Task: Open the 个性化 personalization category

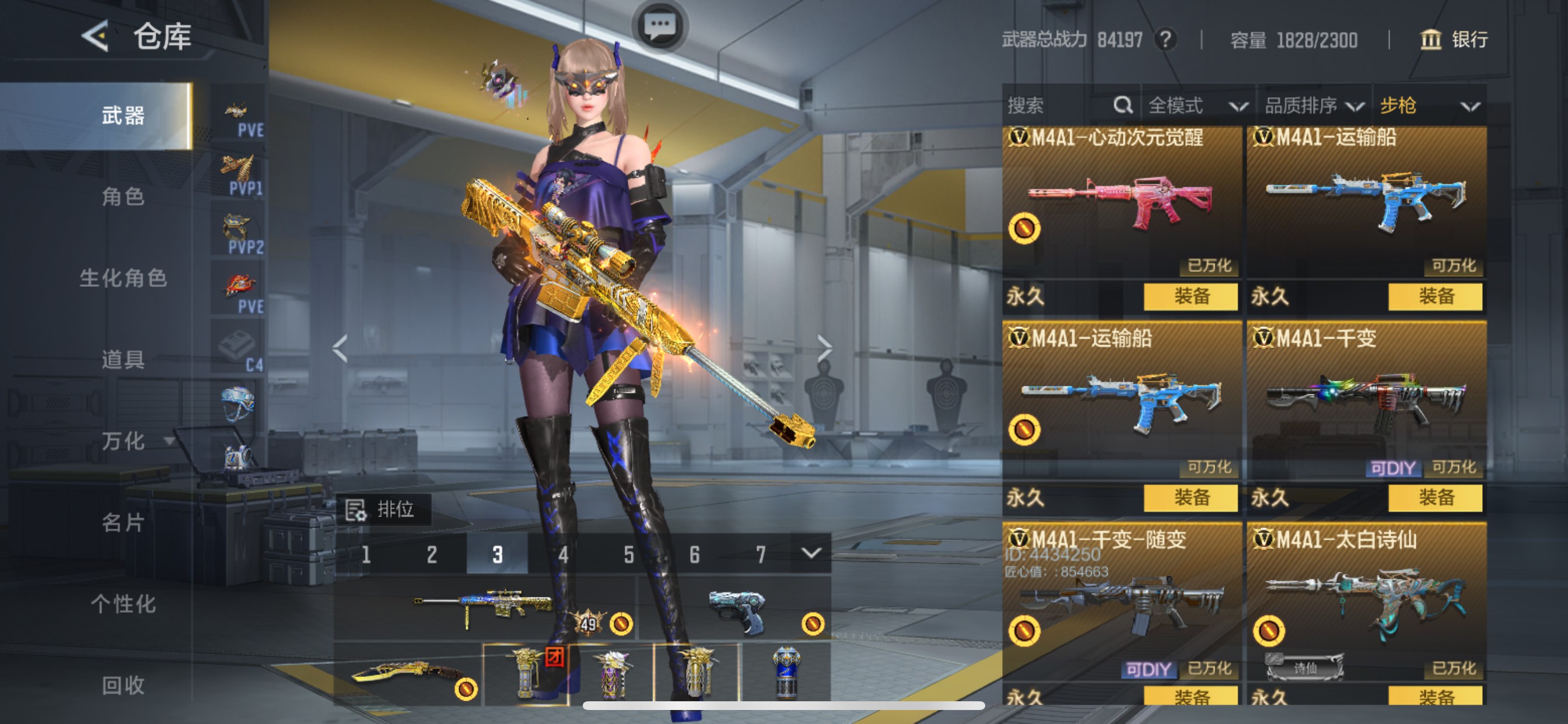Action: tap(123, 604)
